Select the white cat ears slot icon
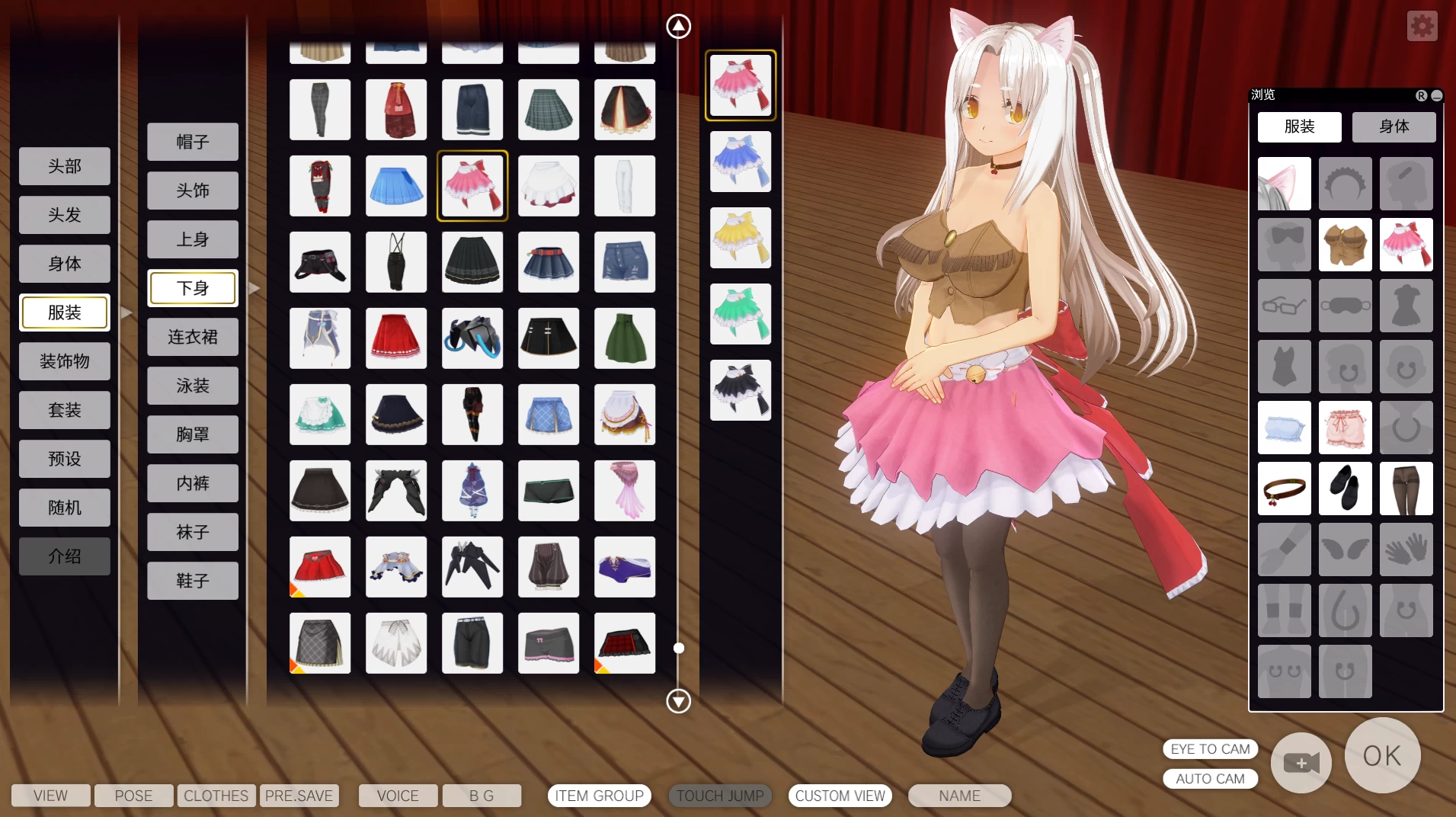Viewport: 1456px width, 817px height. pos(1285,184)
